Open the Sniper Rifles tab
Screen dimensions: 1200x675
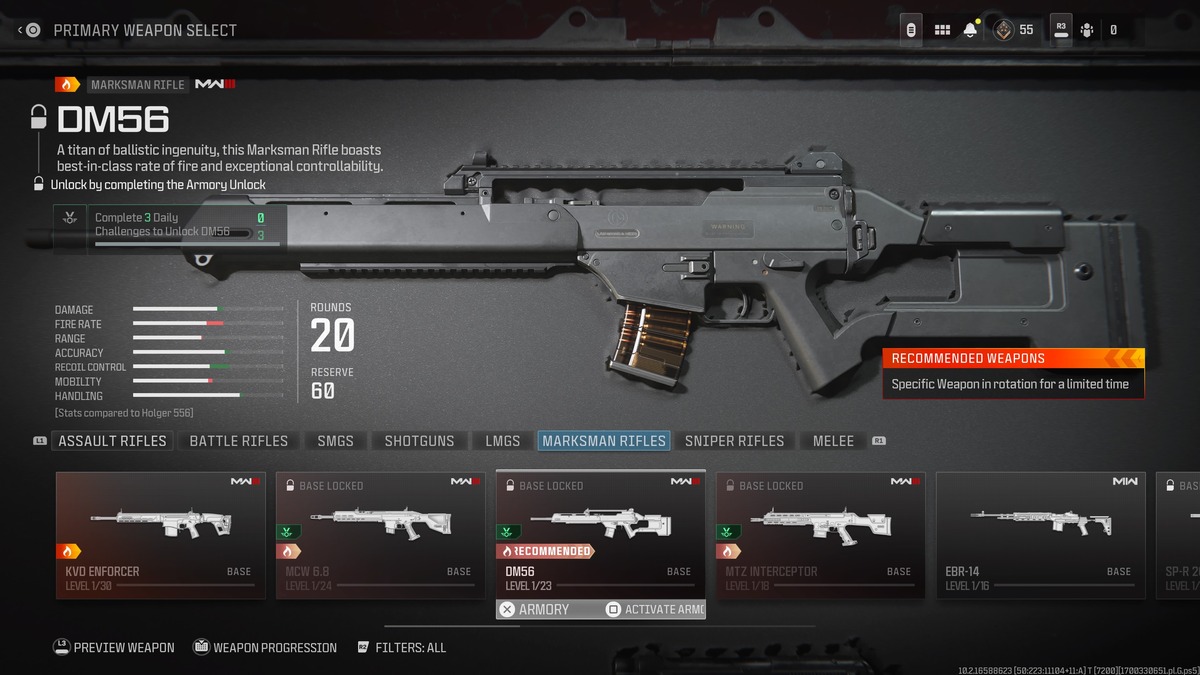[x=734, y=441]
